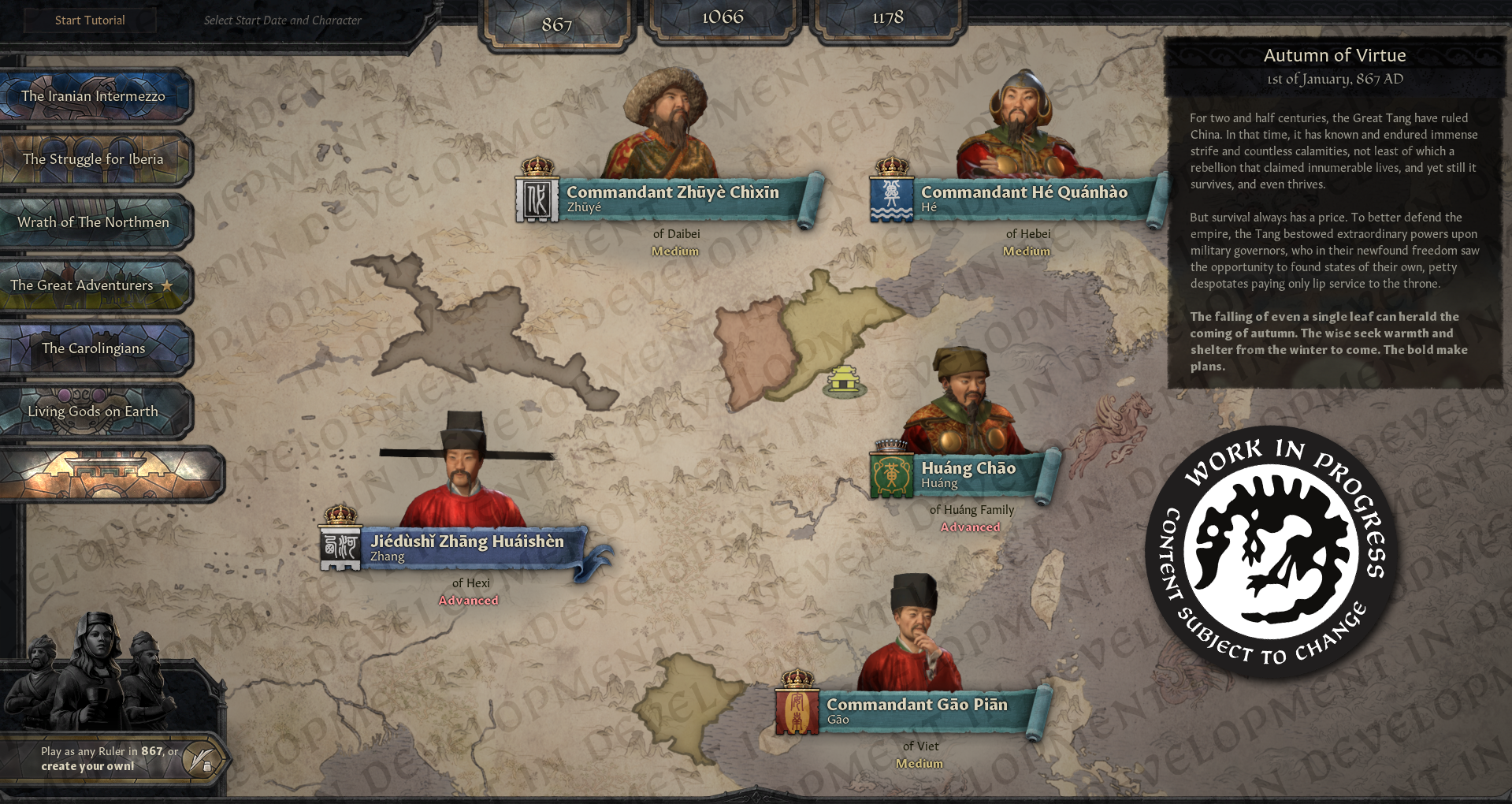The image size is (1512, 804).
Task: Click the golden palace map marker
Action: (845, 382)
